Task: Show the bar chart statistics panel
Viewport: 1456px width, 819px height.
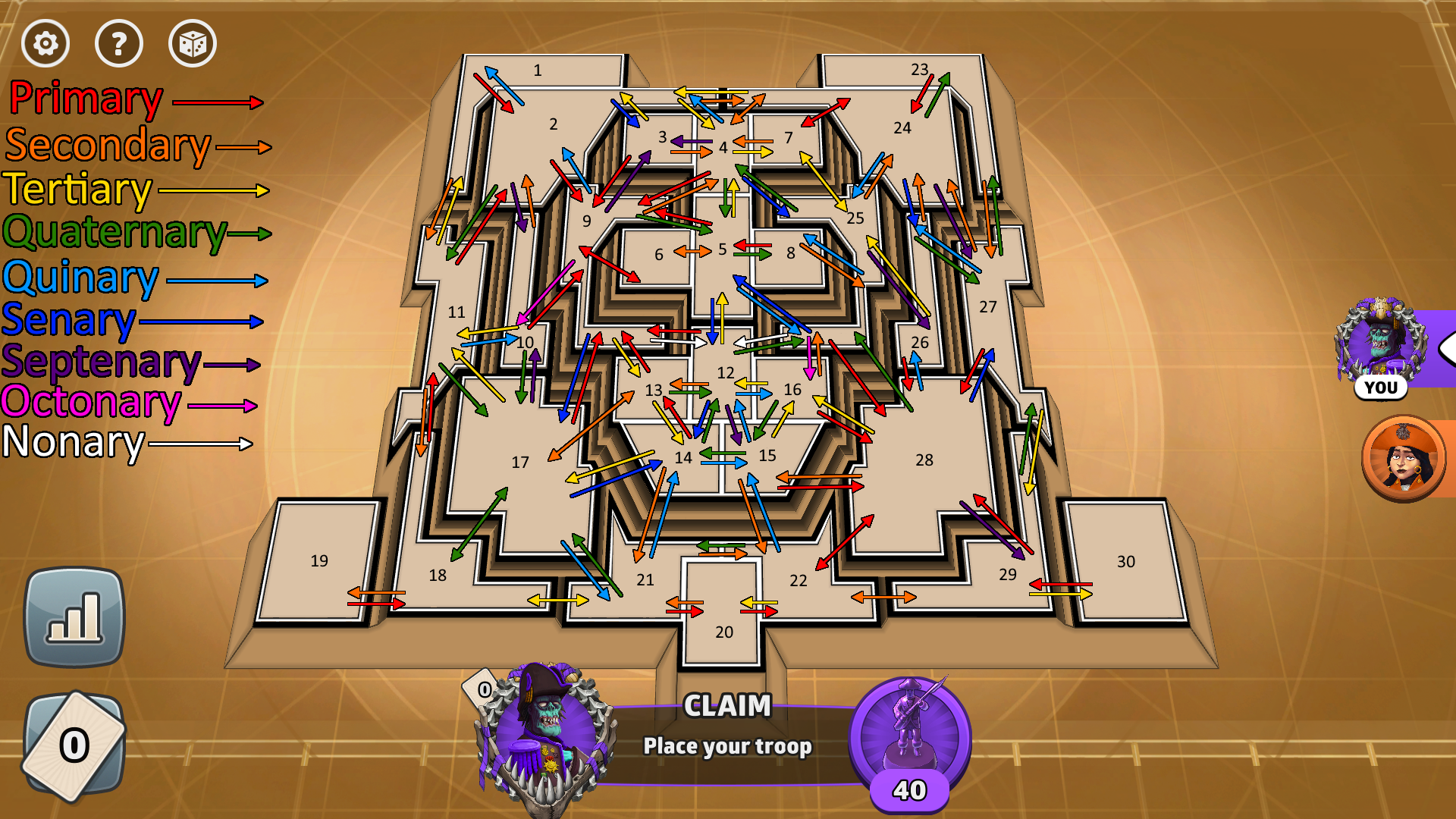Action: pyautogui.click(x=74, y=617)
